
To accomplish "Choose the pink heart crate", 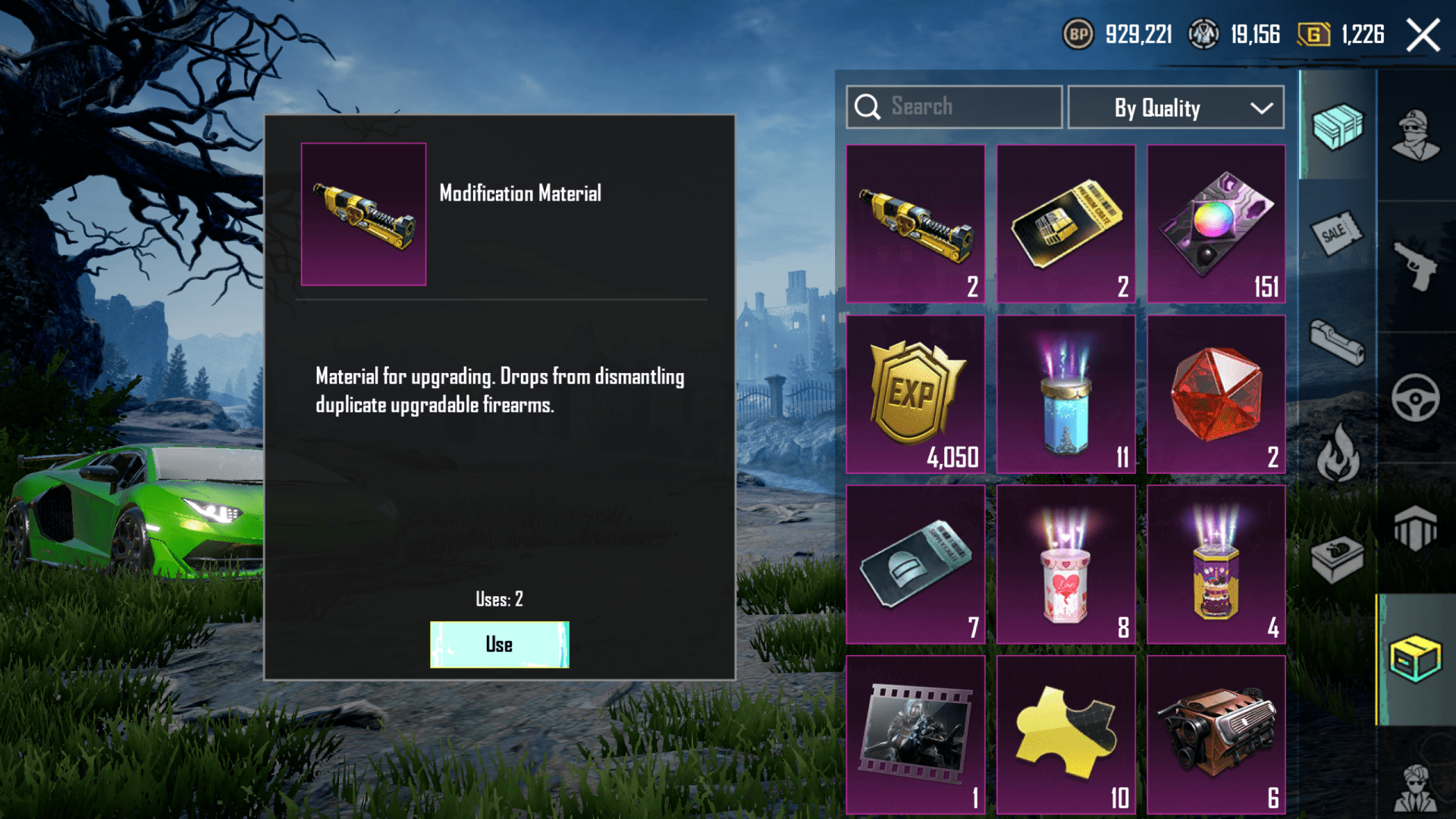I will (1065, 565).
